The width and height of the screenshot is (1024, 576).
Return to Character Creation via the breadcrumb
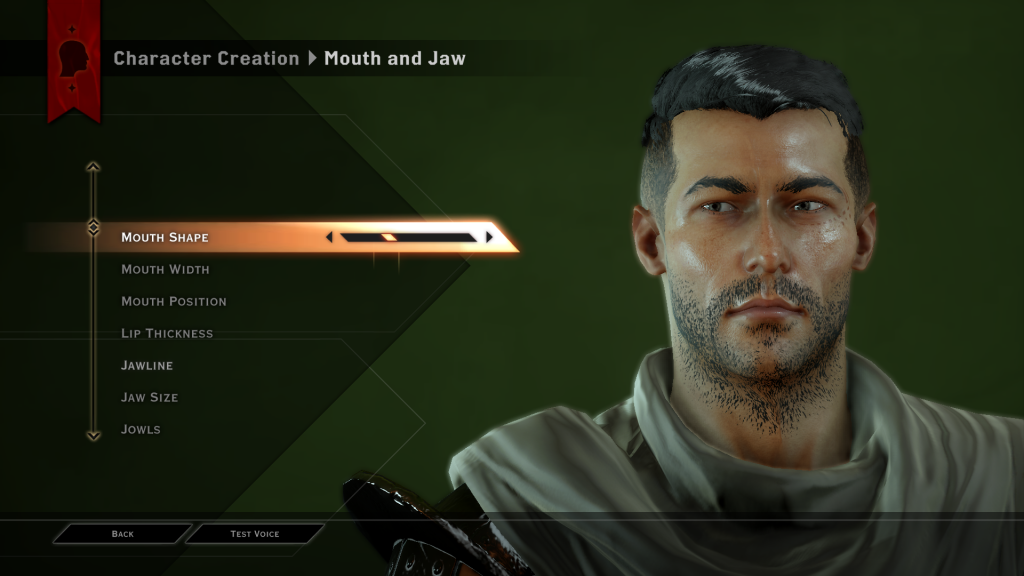pyautogui.click(x=206, y=58)
